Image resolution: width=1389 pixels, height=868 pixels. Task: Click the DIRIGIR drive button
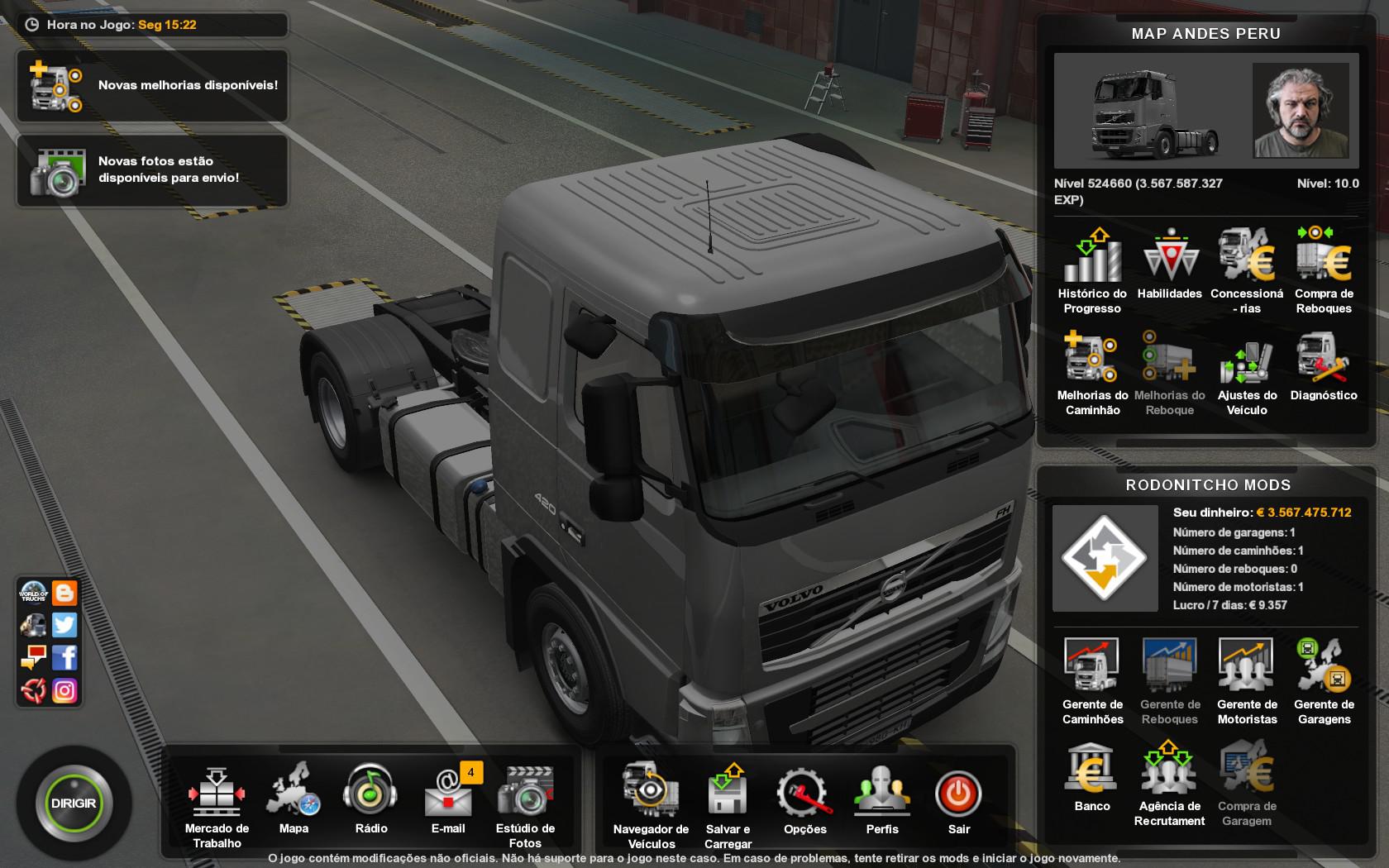point(74,803)
